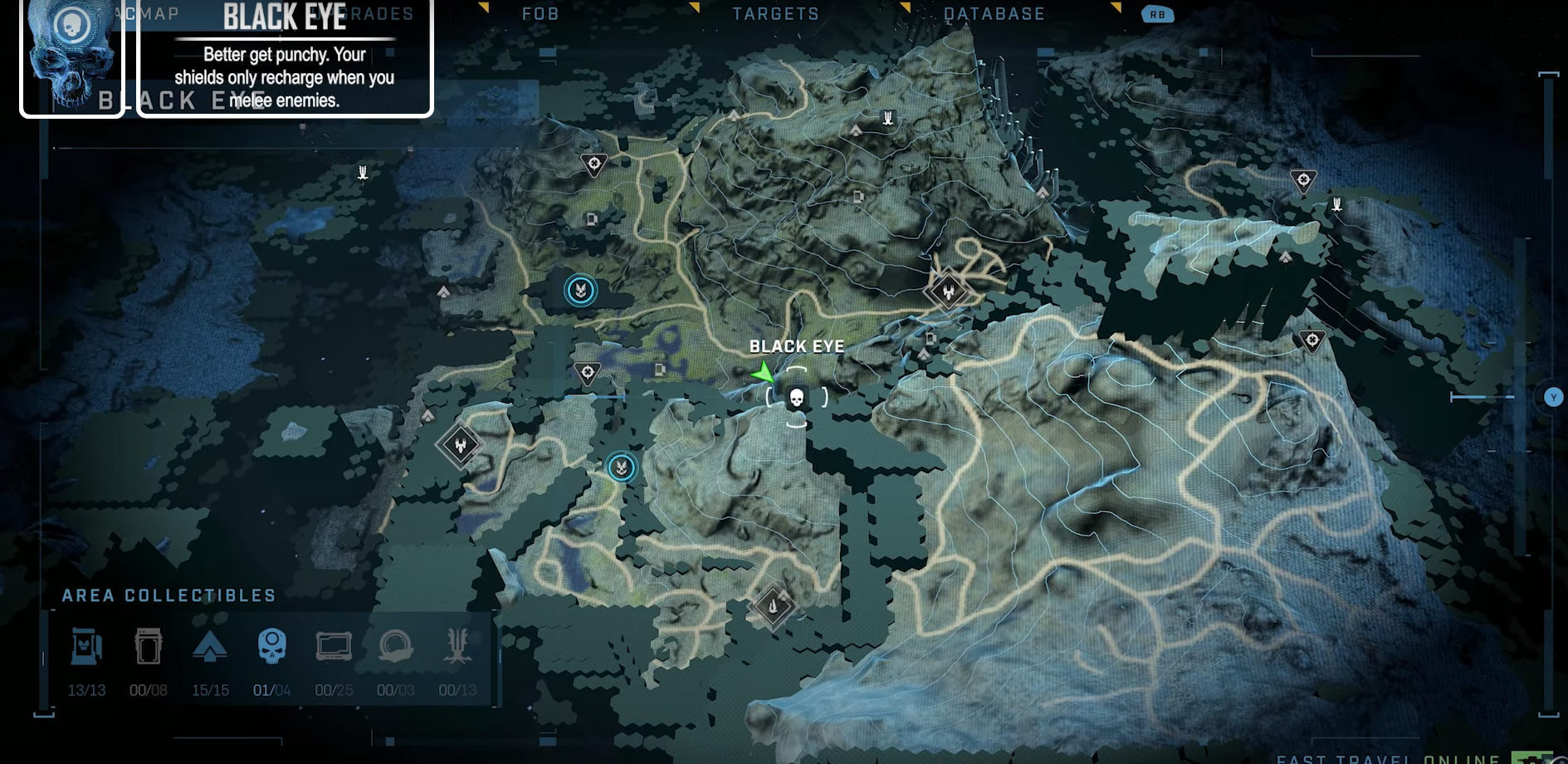Click the propaganda tower icon showing 13/13
Viewport: 1568px width, 764px height.
coord(86,646)
